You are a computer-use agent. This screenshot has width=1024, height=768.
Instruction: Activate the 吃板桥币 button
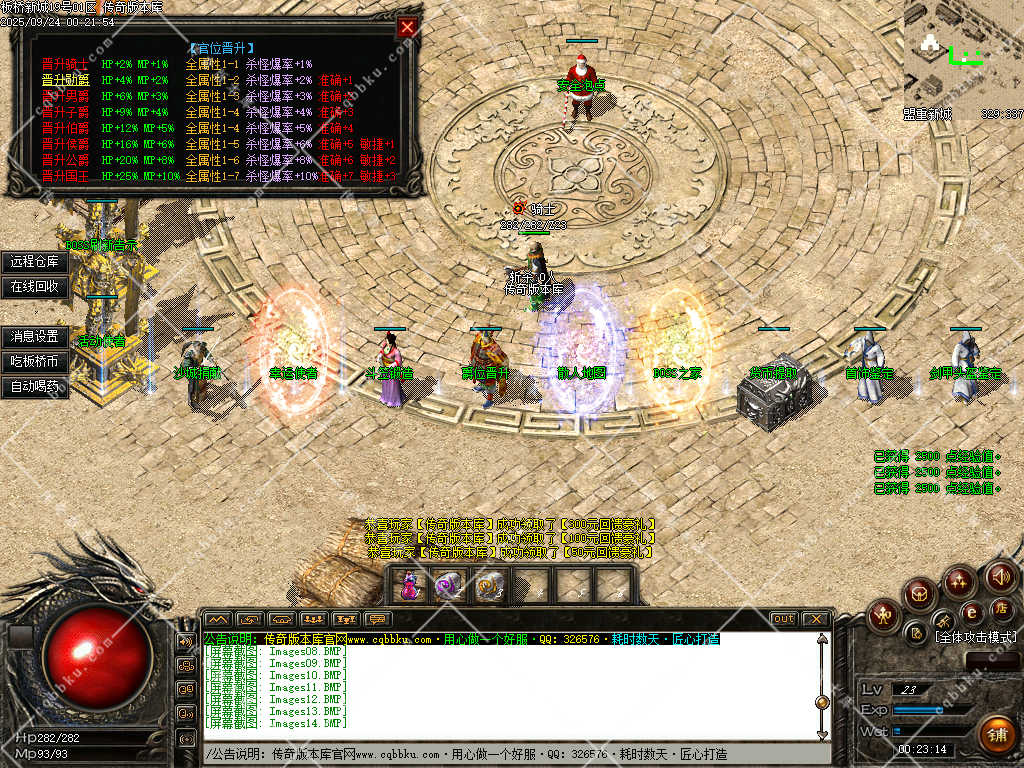(35, 361)
